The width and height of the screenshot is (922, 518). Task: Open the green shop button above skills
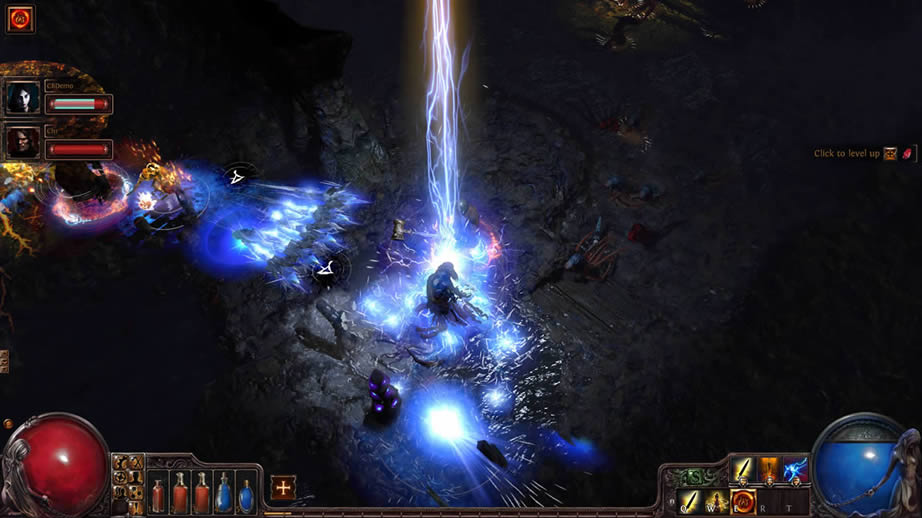694,476
